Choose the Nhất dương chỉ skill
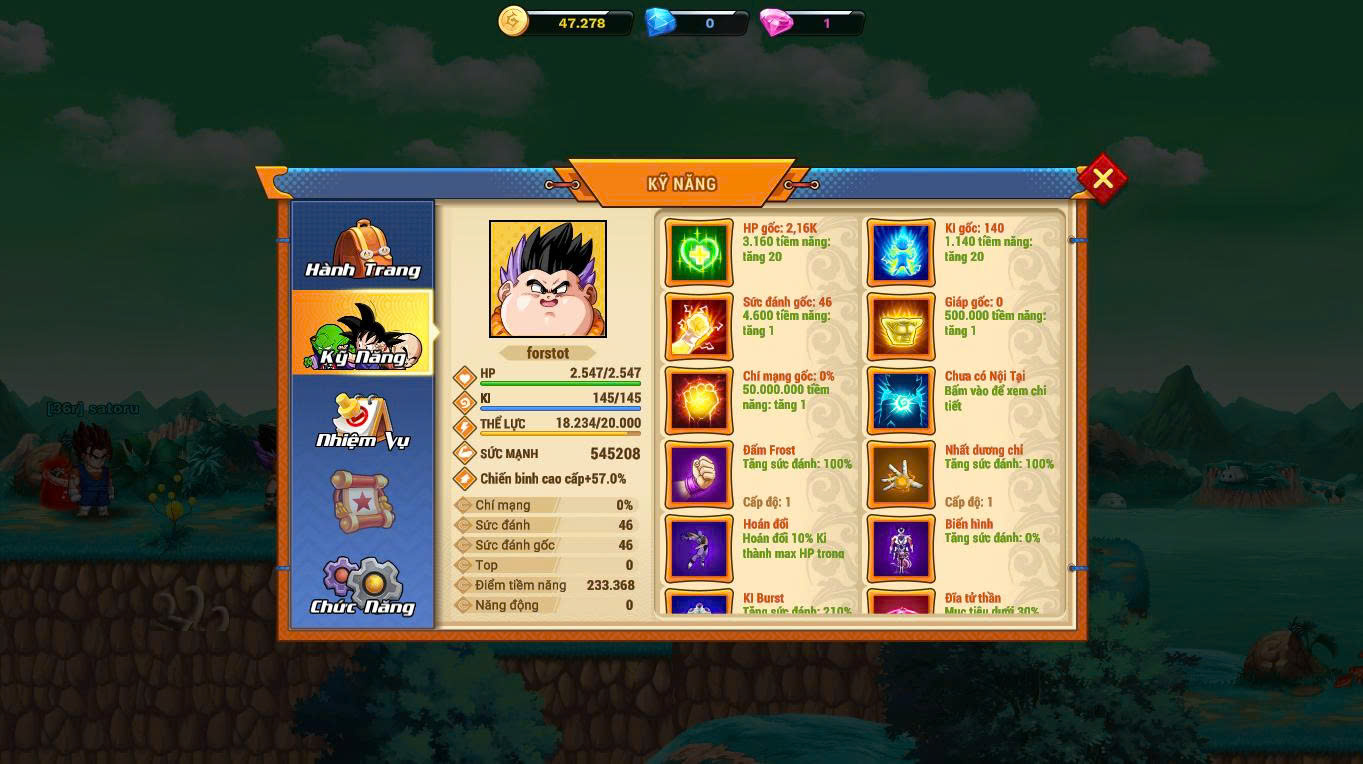The height and width of the screenshot is (764, 1363). [901, 475]
